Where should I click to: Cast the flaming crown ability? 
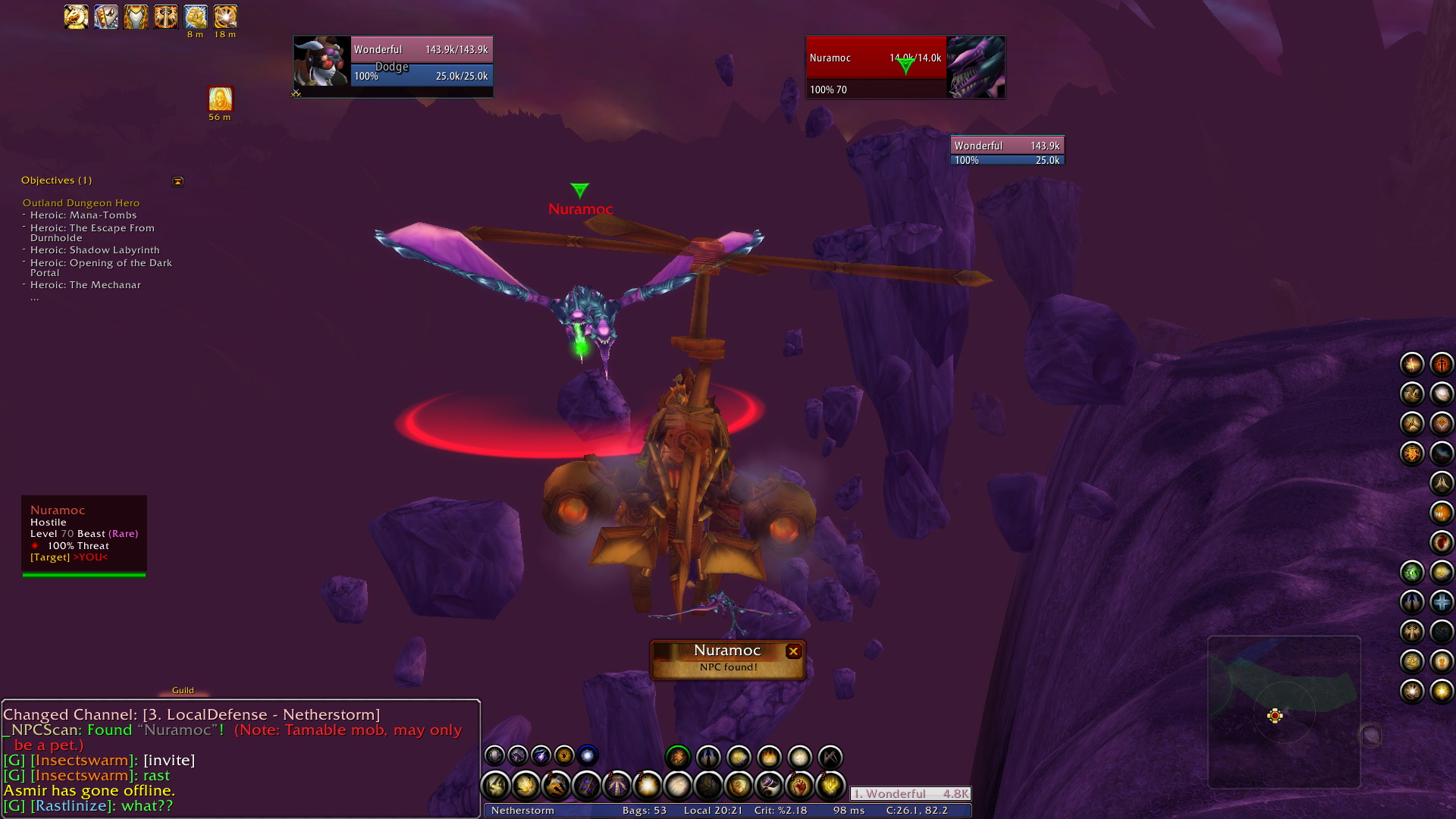769,757
